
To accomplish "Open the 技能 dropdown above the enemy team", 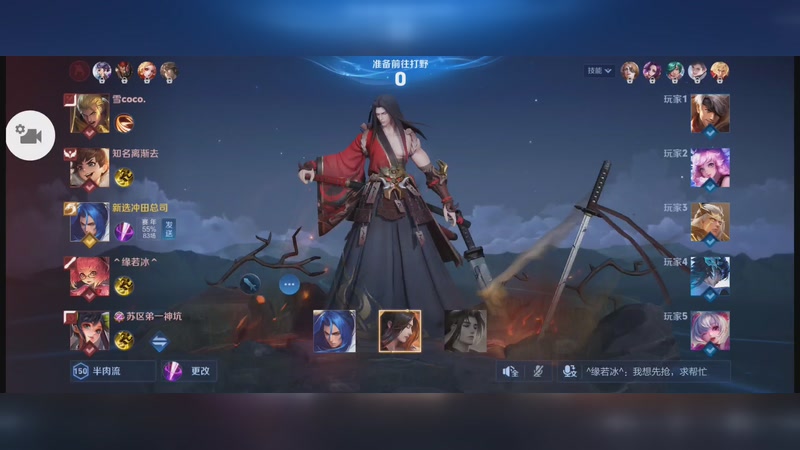I will [599, 71].
